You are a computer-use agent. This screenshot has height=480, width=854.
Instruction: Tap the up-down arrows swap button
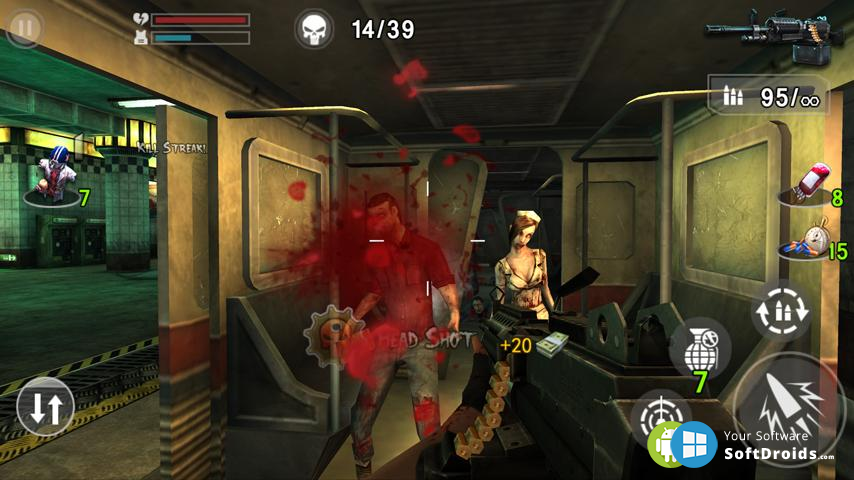click(46, 406)
